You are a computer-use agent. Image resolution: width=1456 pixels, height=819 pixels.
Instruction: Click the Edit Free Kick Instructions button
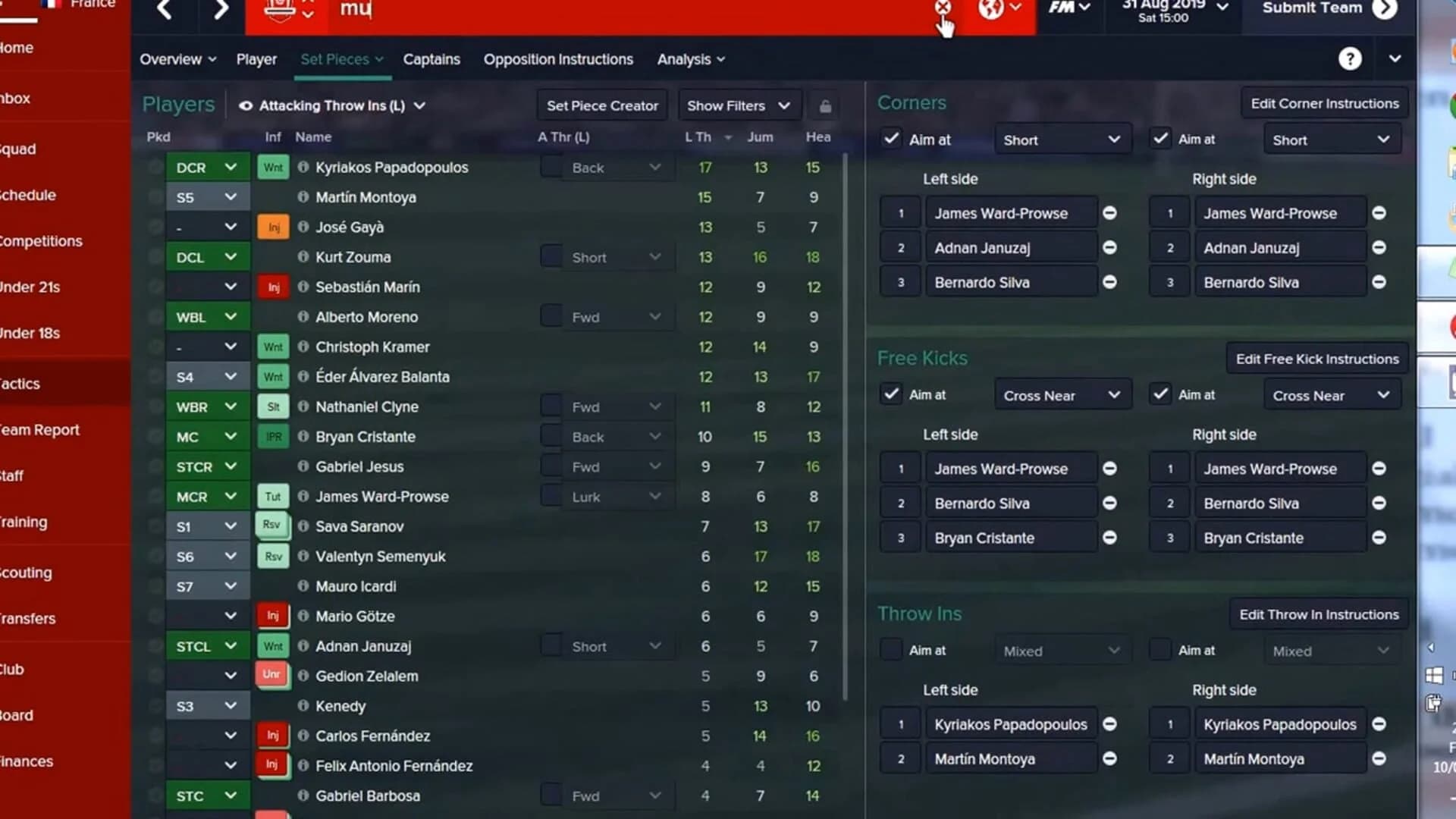[x=1316, y=359]
